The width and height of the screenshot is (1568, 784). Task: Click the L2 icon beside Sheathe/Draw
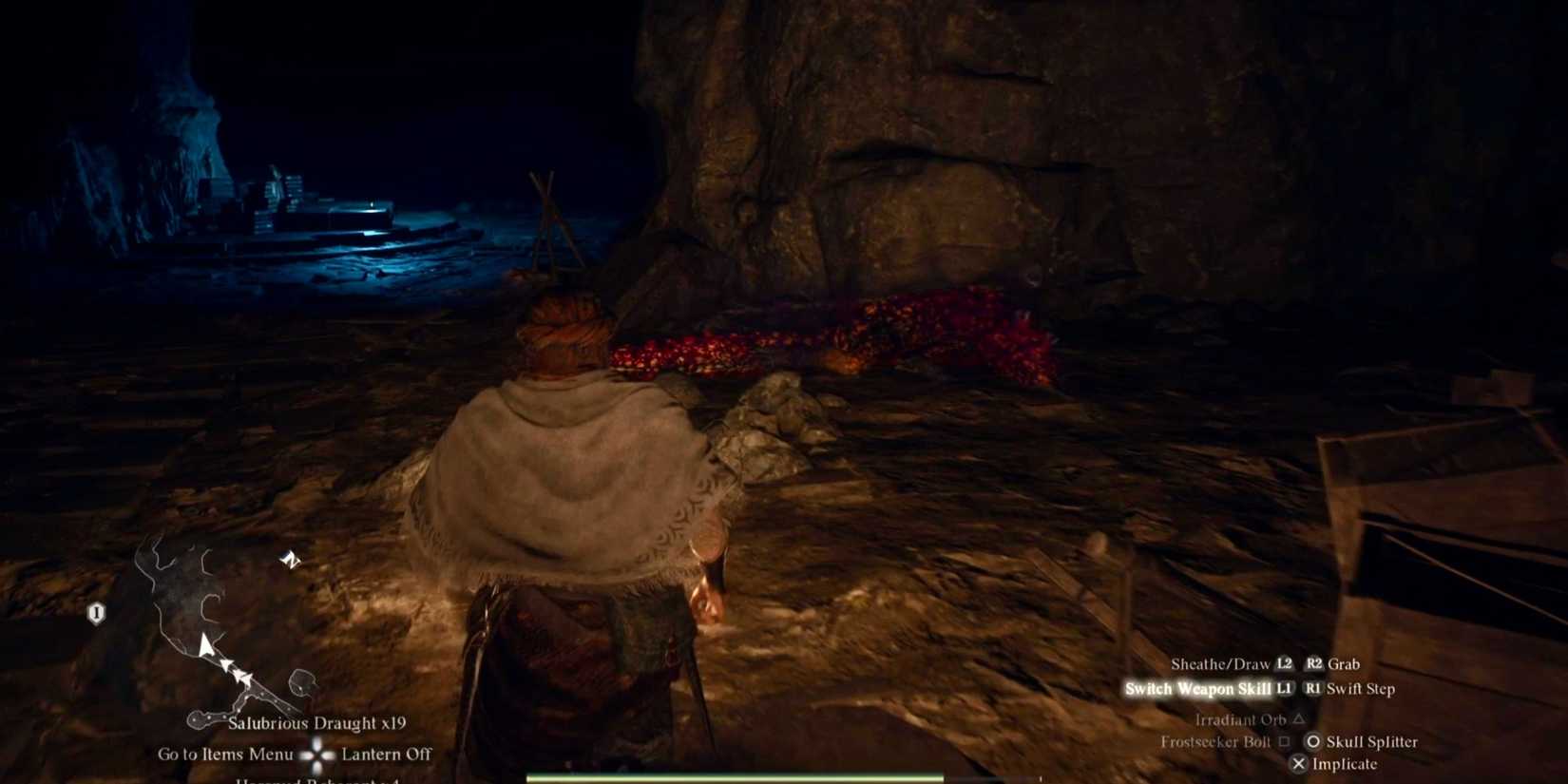1285,663
